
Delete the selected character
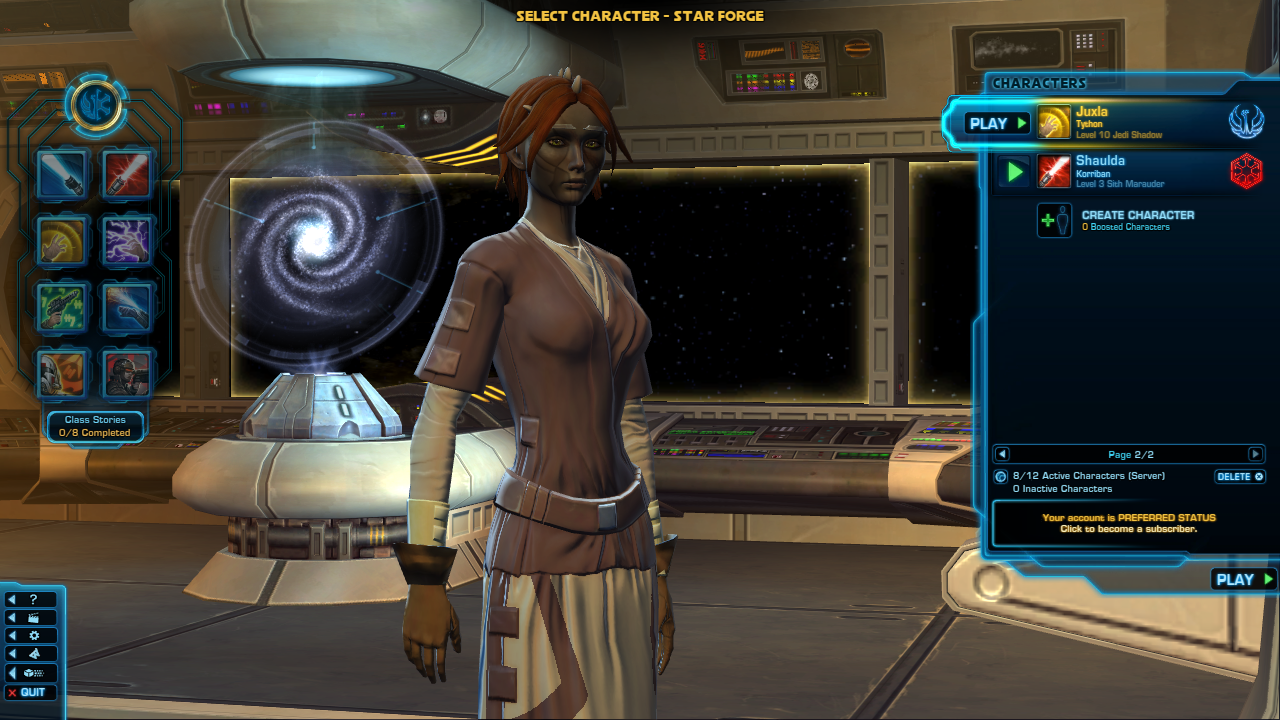[1240, 477]
